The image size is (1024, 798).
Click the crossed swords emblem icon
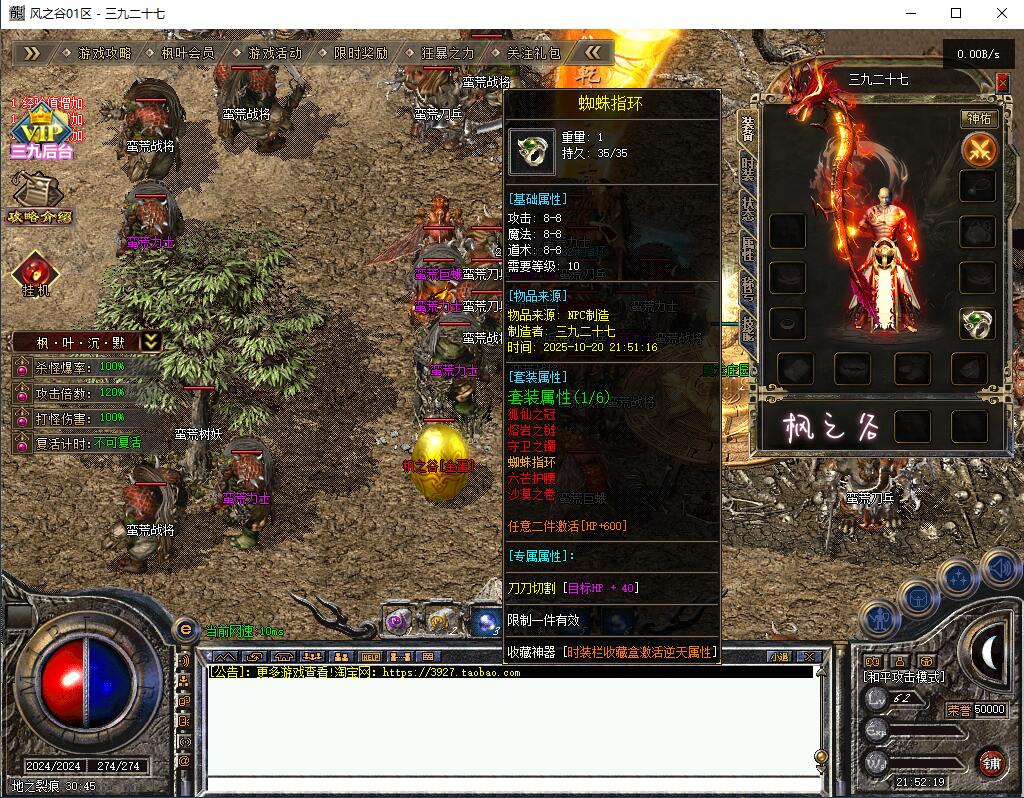coord(979,150)
